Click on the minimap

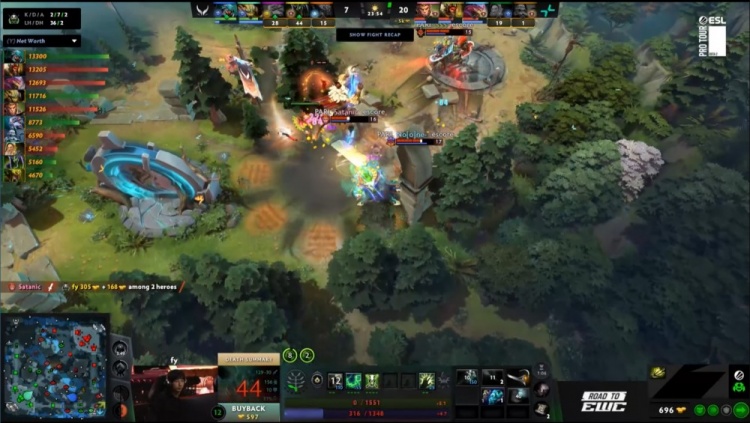(55, 367)
